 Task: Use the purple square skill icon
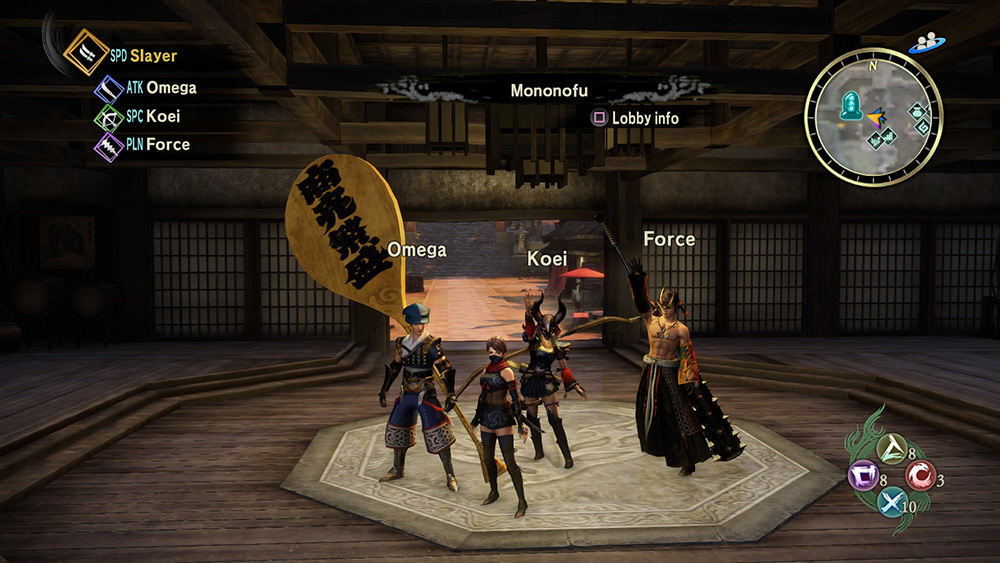pyautogui.click(x=863, y=475)
